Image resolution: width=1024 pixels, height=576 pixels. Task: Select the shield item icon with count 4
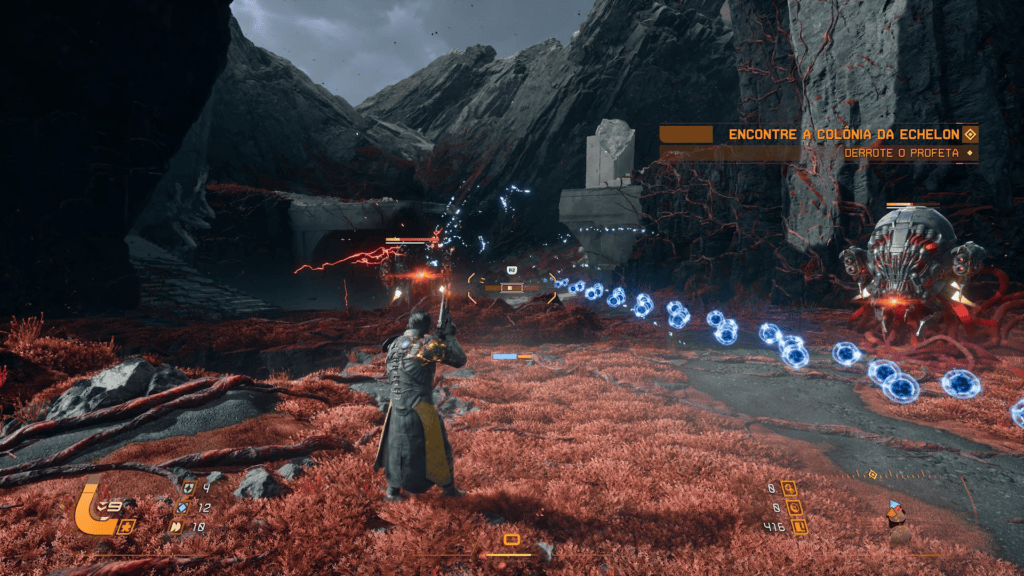coord(189,489)
